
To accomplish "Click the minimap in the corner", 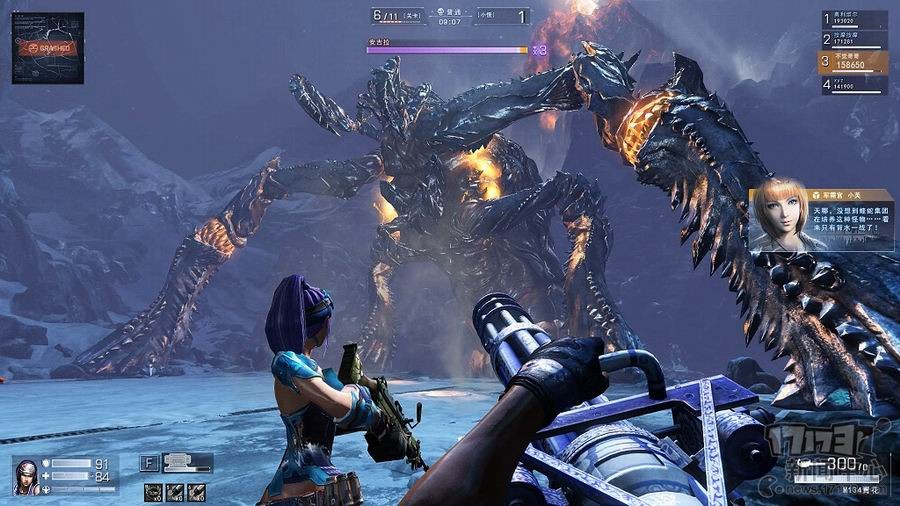I will 48,47.
